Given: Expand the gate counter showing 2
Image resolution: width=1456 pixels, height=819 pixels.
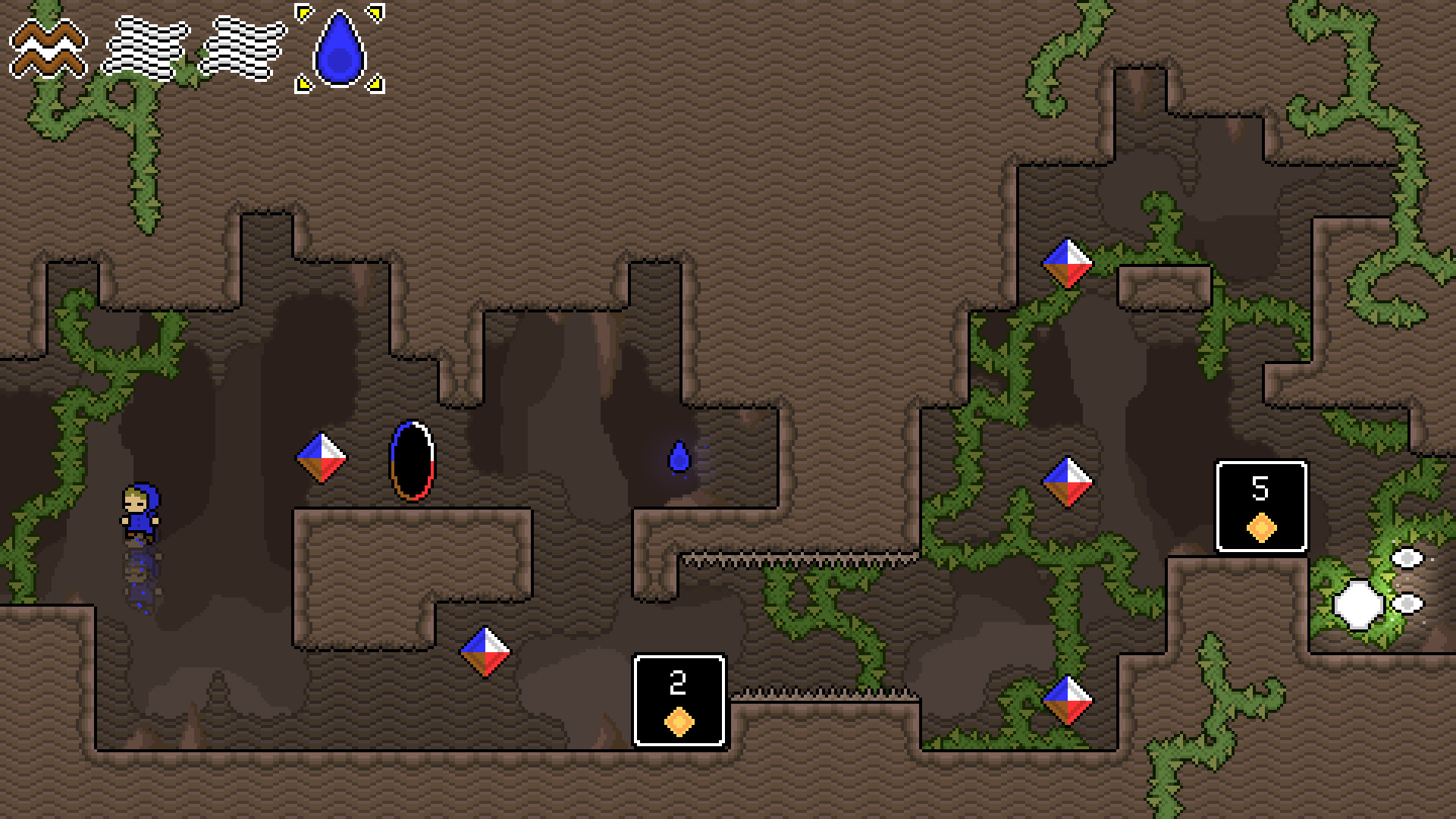Looking at the screenshot, I should (x=677, y=701).
